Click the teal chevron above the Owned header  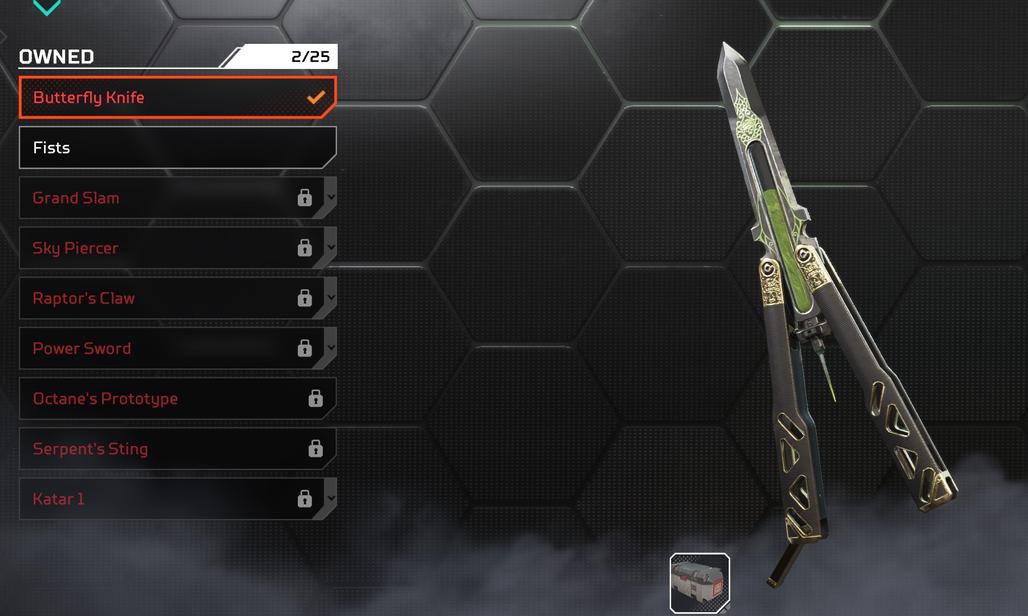[47, 8]
